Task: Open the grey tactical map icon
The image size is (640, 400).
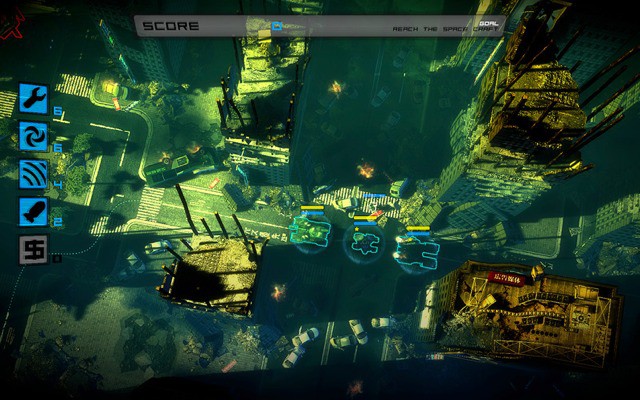Action: click(x=32, y=249)
